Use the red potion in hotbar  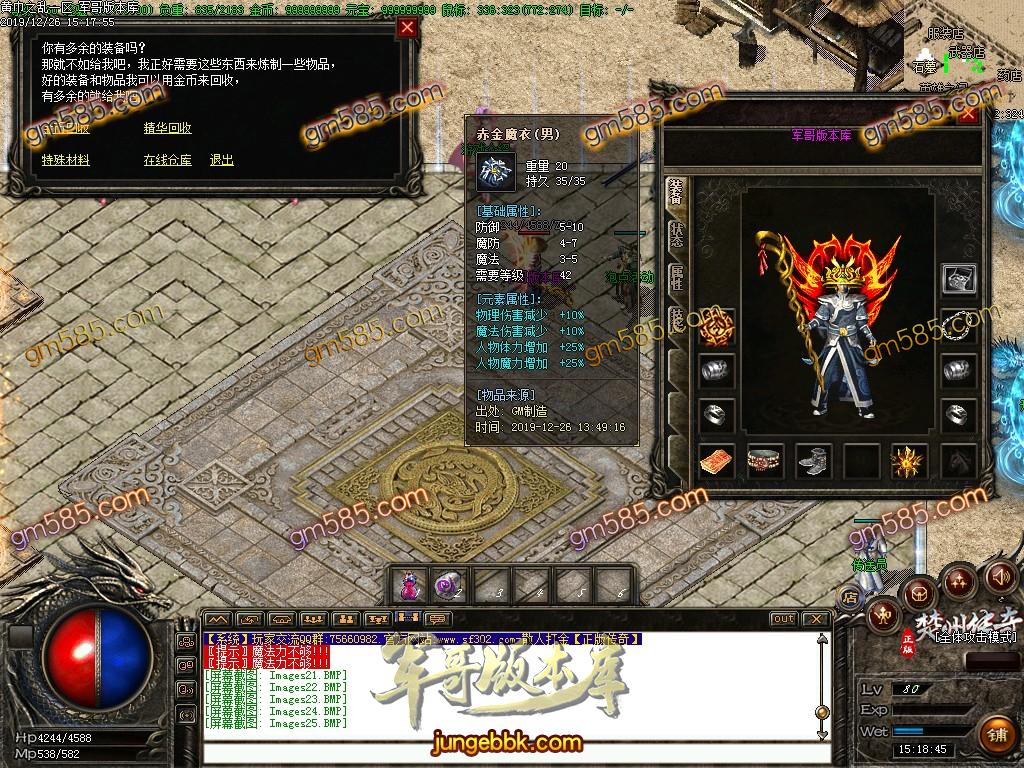coord(409,583)
